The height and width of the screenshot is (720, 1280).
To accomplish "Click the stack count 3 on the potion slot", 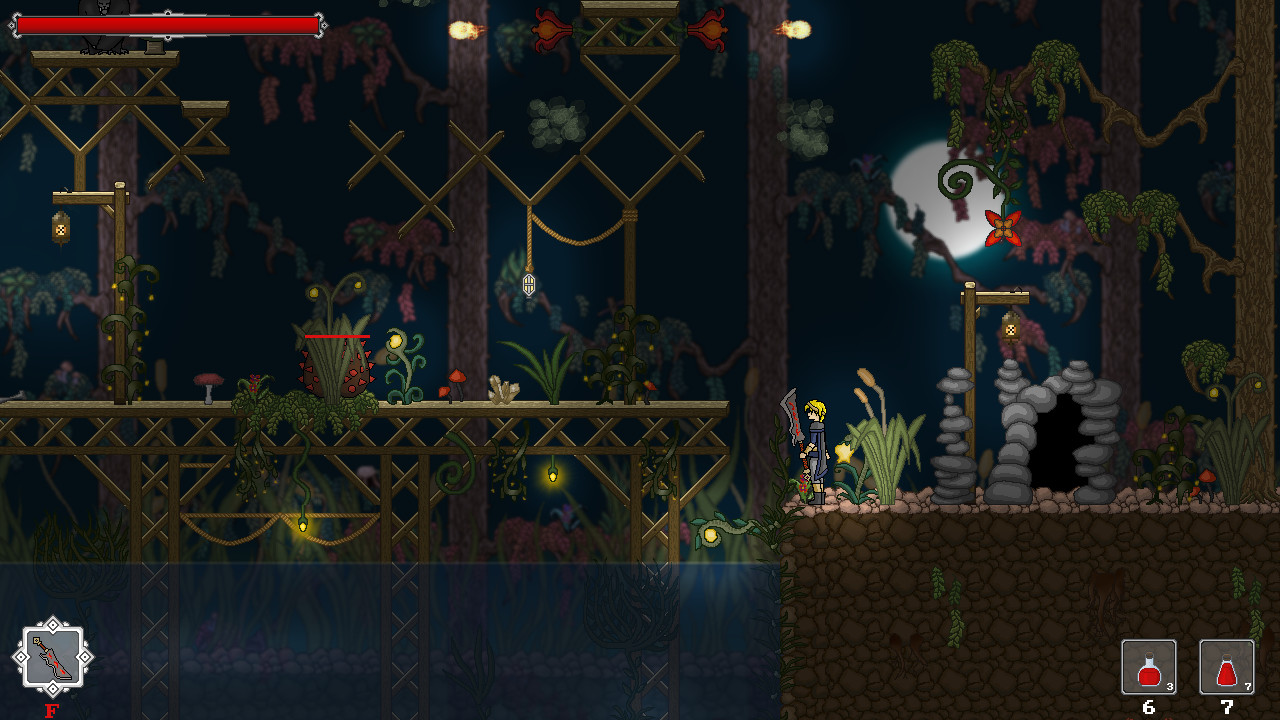I will (x=1169, y=687).
